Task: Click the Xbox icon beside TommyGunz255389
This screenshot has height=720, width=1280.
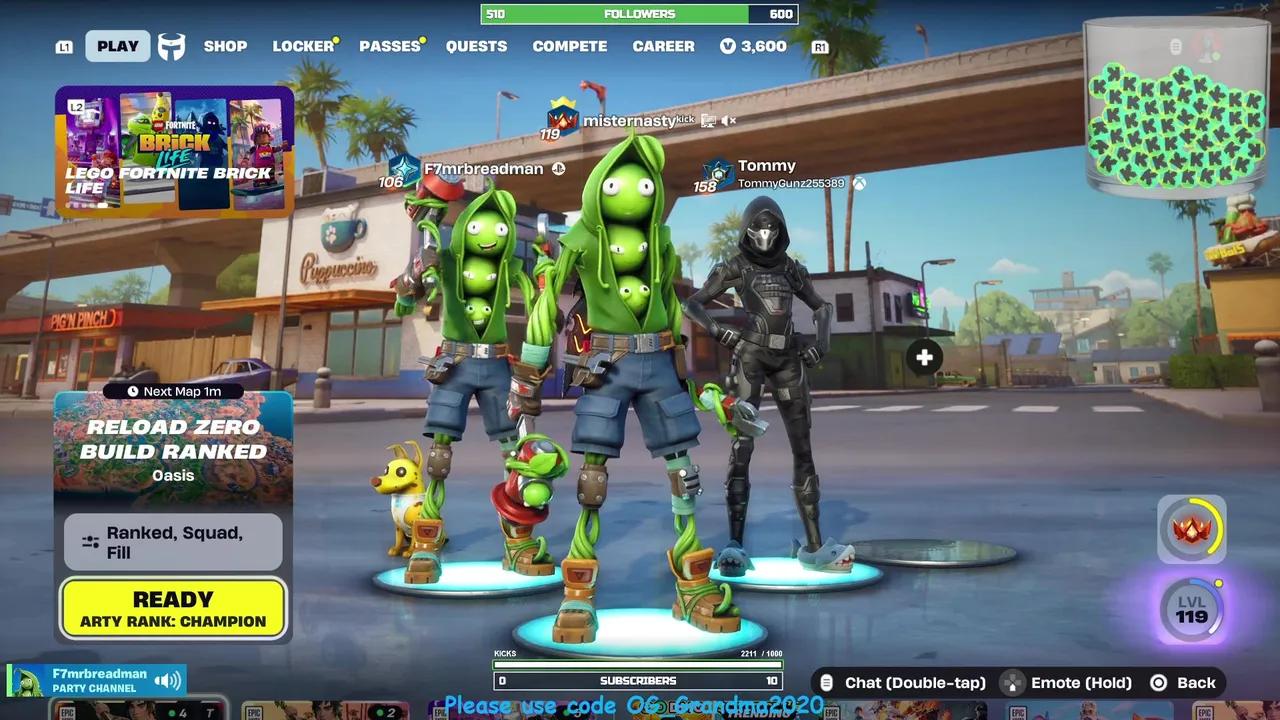Action: (859, 183)
